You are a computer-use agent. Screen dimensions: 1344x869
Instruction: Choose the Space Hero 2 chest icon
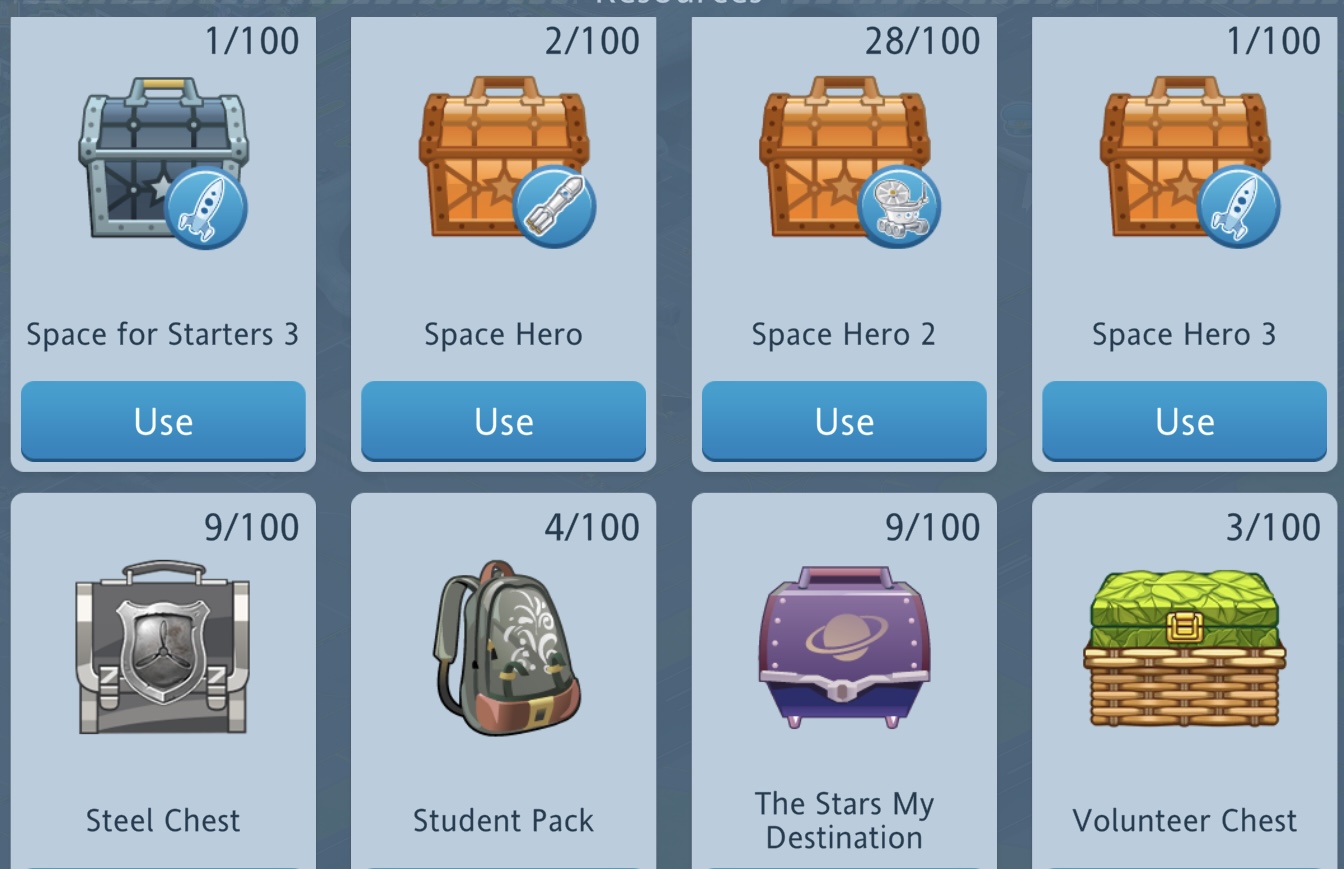tap(846, 160)
